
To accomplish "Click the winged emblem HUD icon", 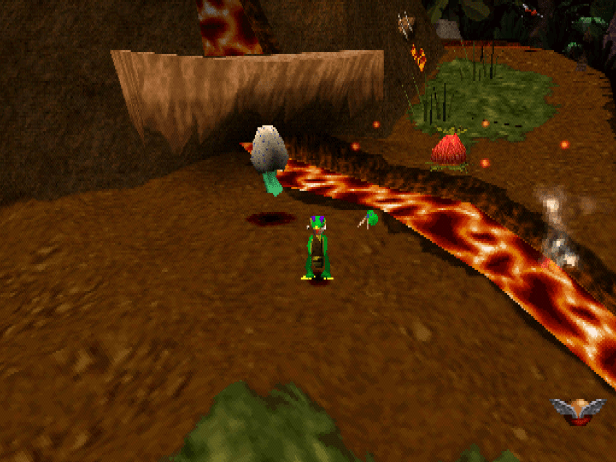I will coord(578,410).
